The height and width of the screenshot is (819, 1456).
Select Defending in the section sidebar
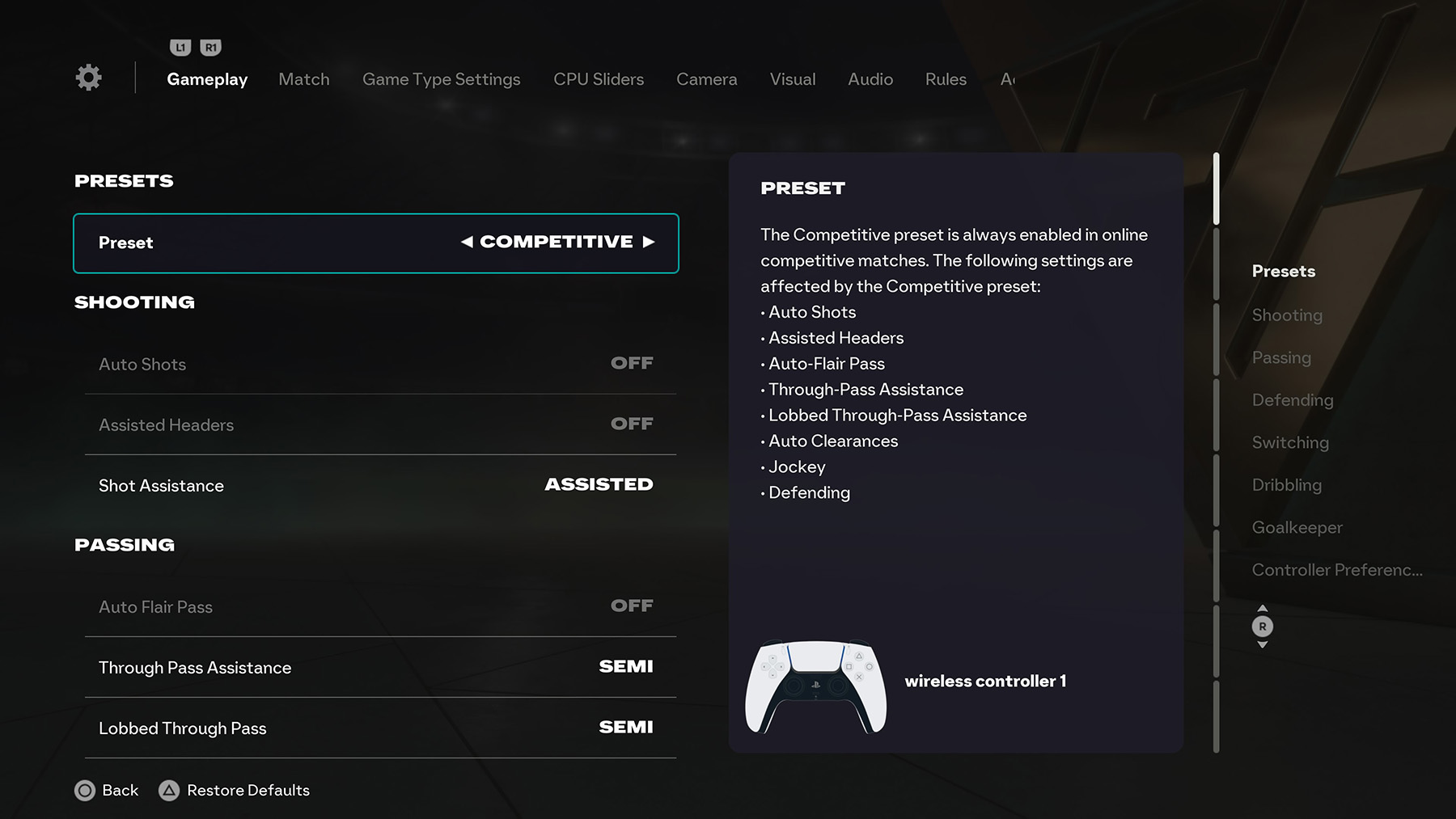[1293, 399]
